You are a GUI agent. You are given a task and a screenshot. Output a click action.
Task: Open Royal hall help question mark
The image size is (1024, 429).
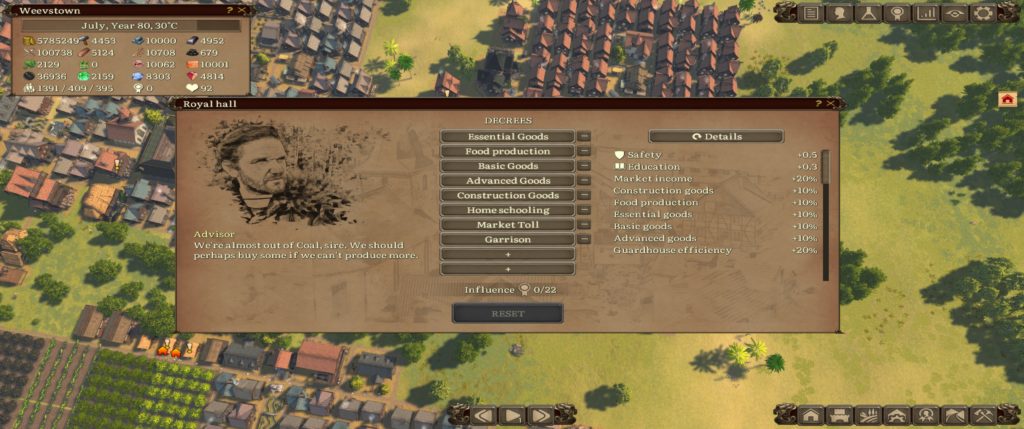point(818,103)
